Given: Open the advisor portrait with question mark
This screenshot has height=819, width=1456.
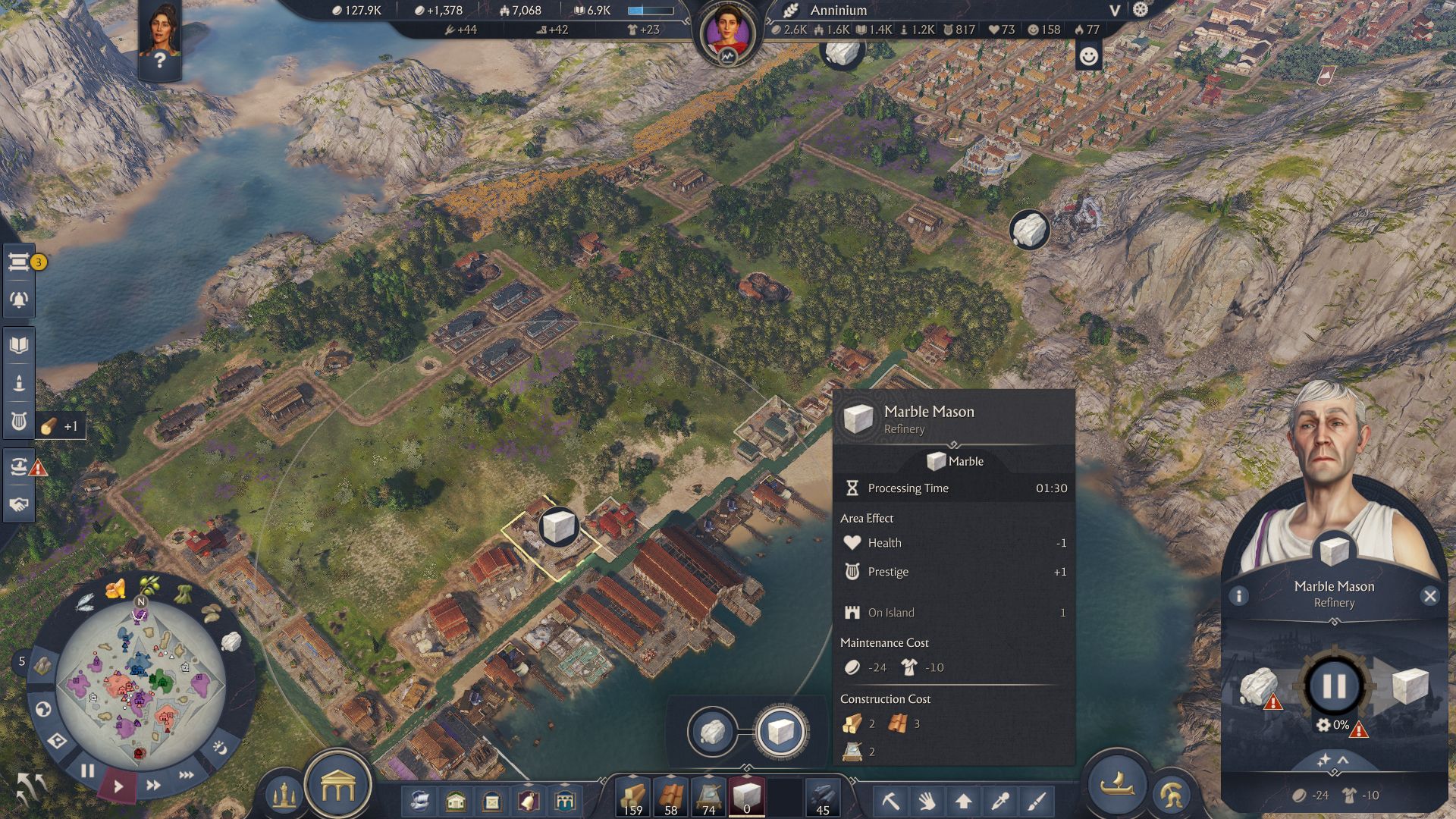Looking at the screenshot, I should point(159,39).
